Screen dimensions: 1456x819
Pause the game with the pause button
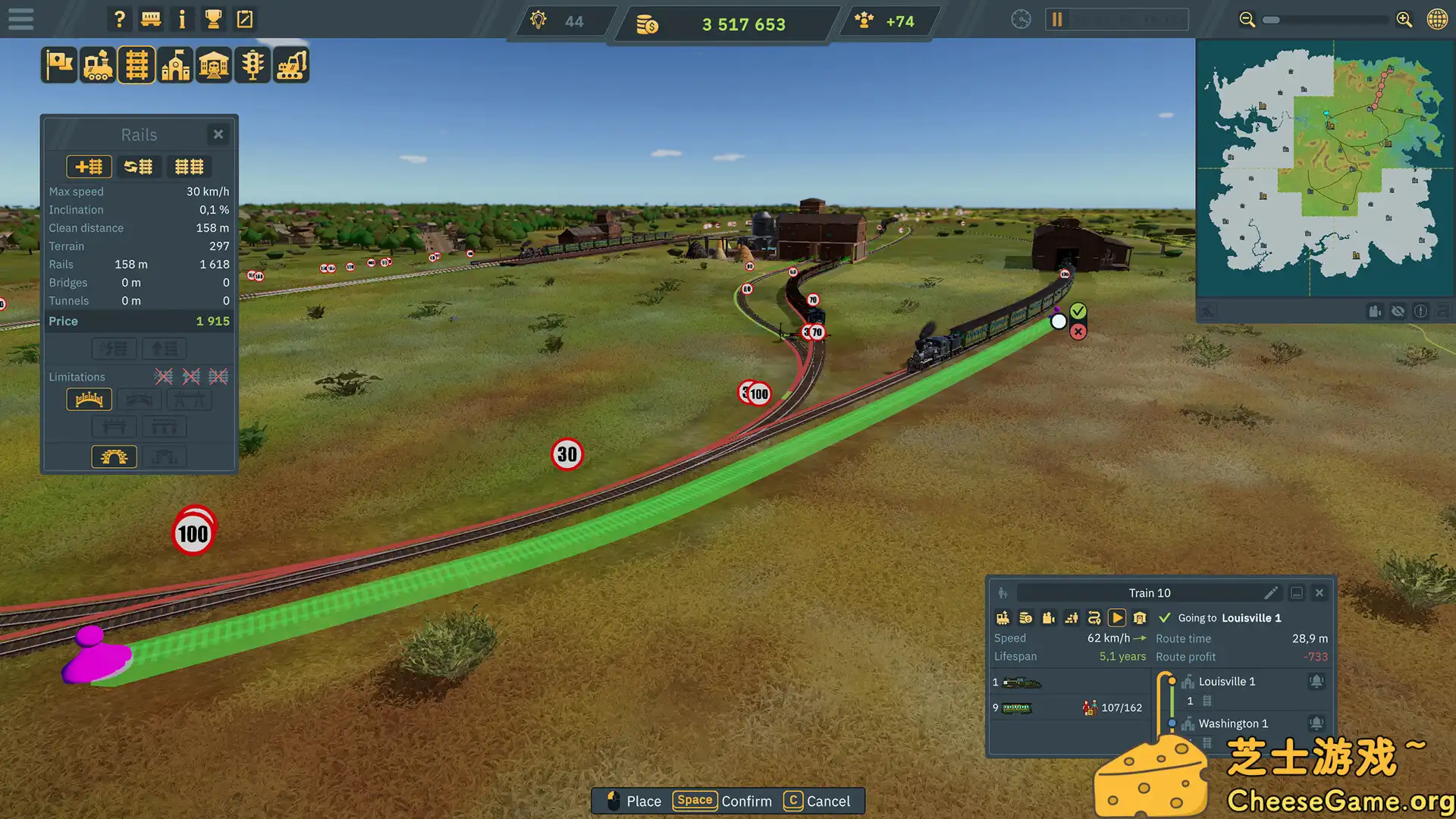tap(1056, 19)
